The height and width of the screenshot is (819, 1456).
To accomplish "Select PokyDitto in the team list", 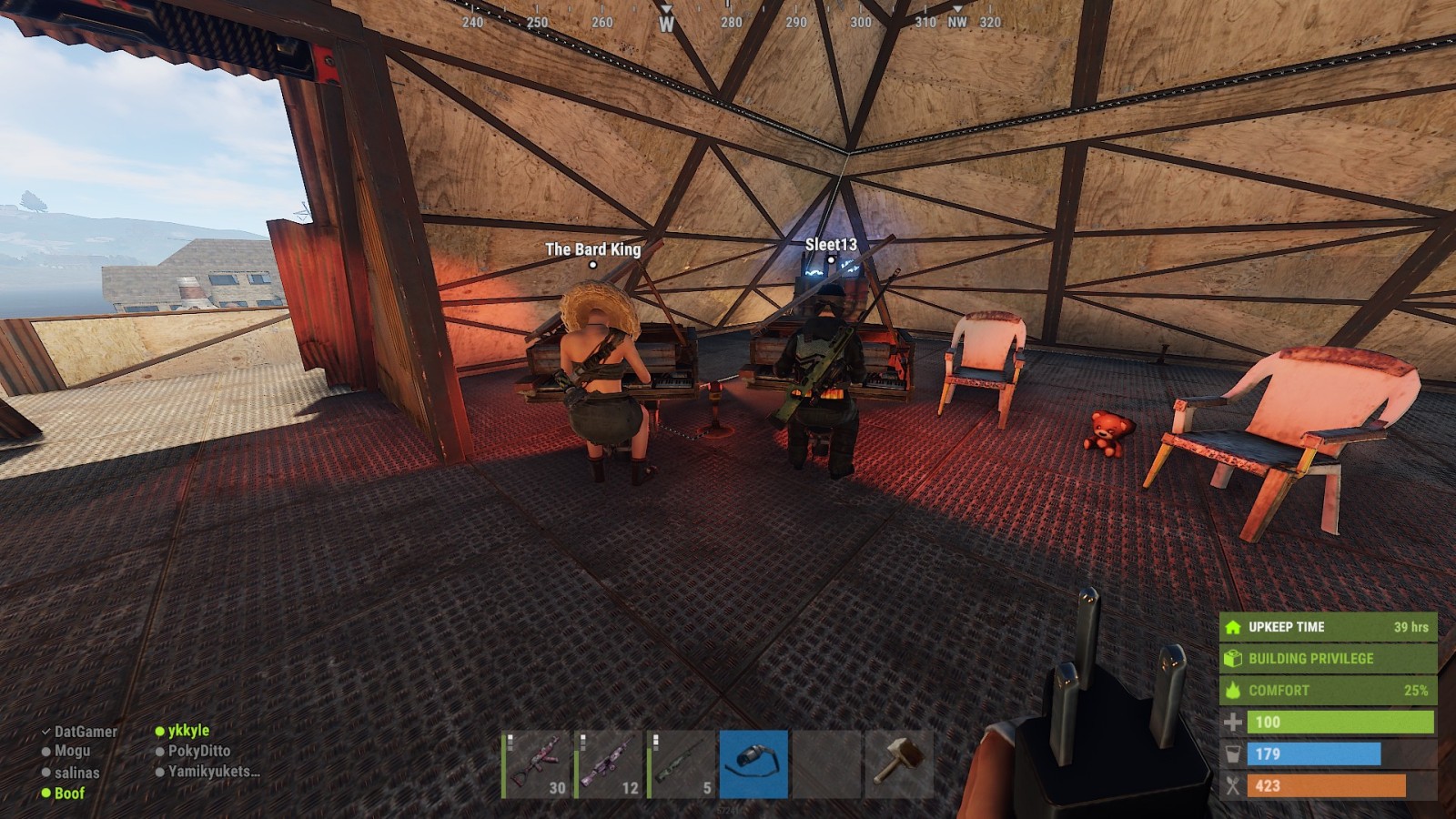I will (x=198, y=752).
